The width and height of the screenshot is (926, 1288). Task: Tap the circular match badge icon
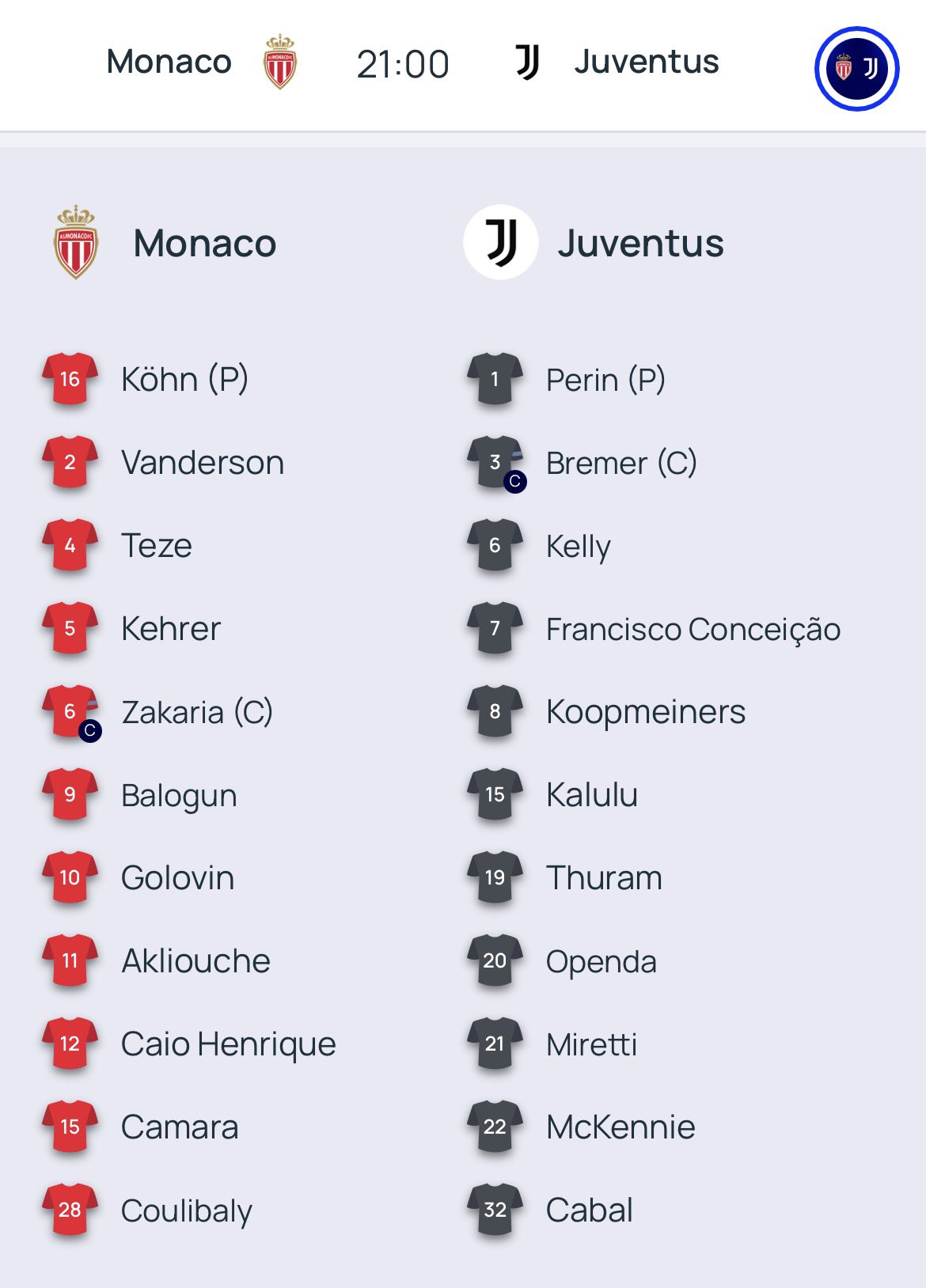[x=856, y=69]
